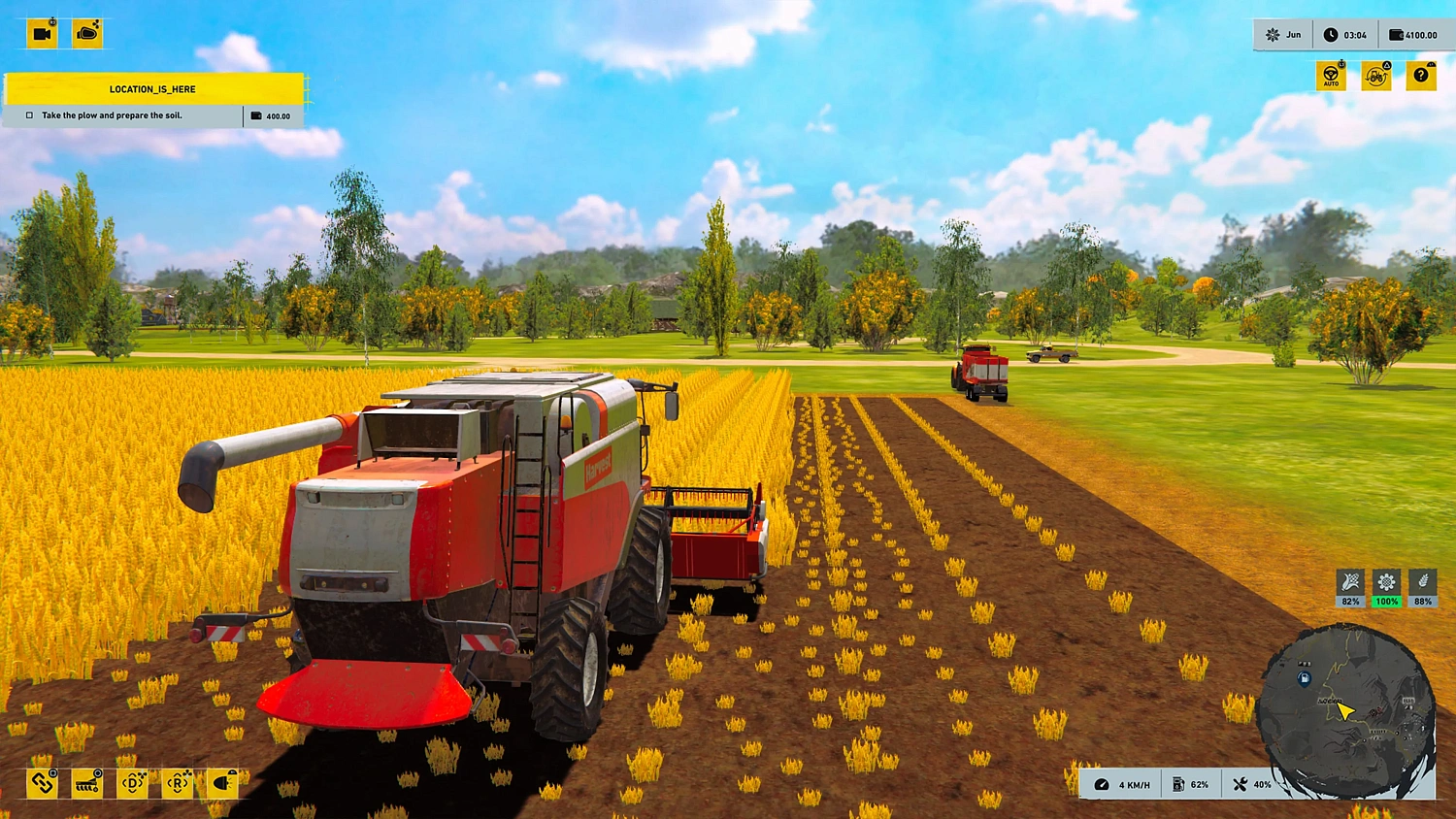Image resolution: width=1456 pixels, height=819 pixels.
Task: Select the camera view icon top-left
Action: coord(41,32)
